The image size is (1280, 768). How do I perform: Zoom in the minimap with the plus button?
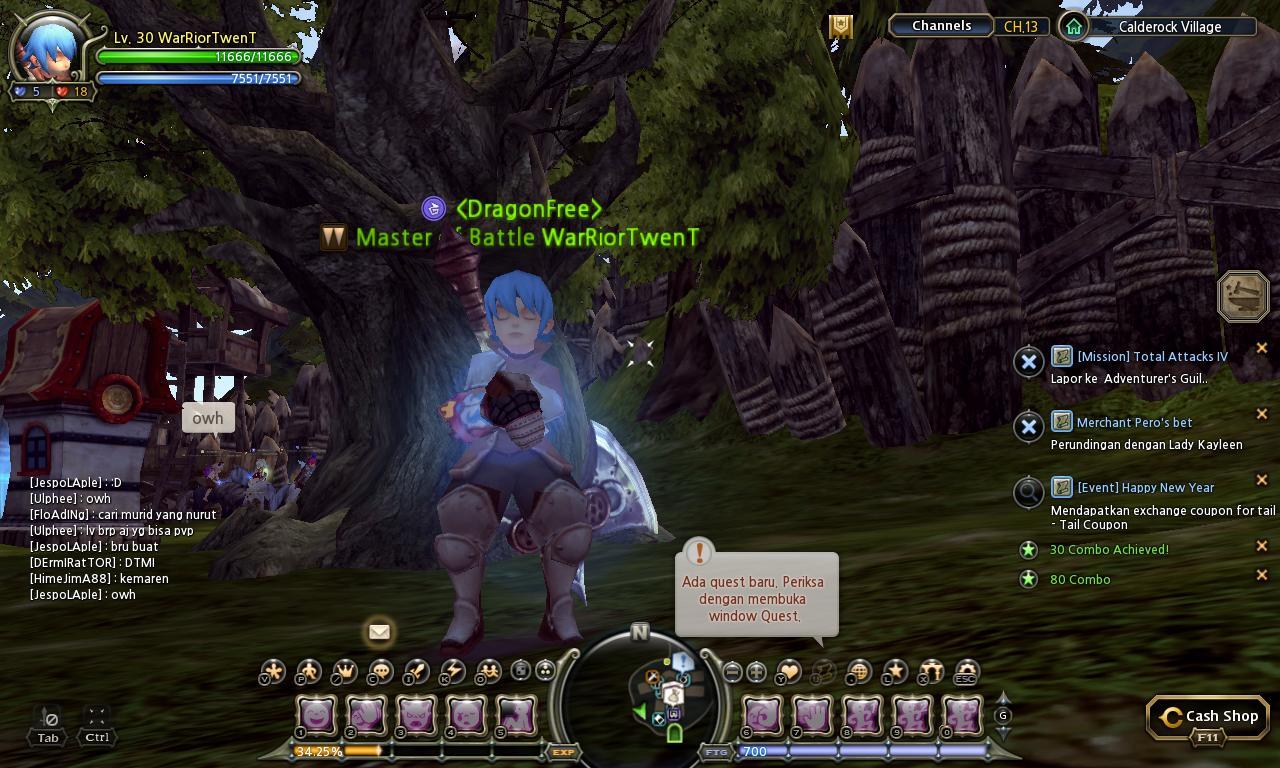click(x=755, y=672)
